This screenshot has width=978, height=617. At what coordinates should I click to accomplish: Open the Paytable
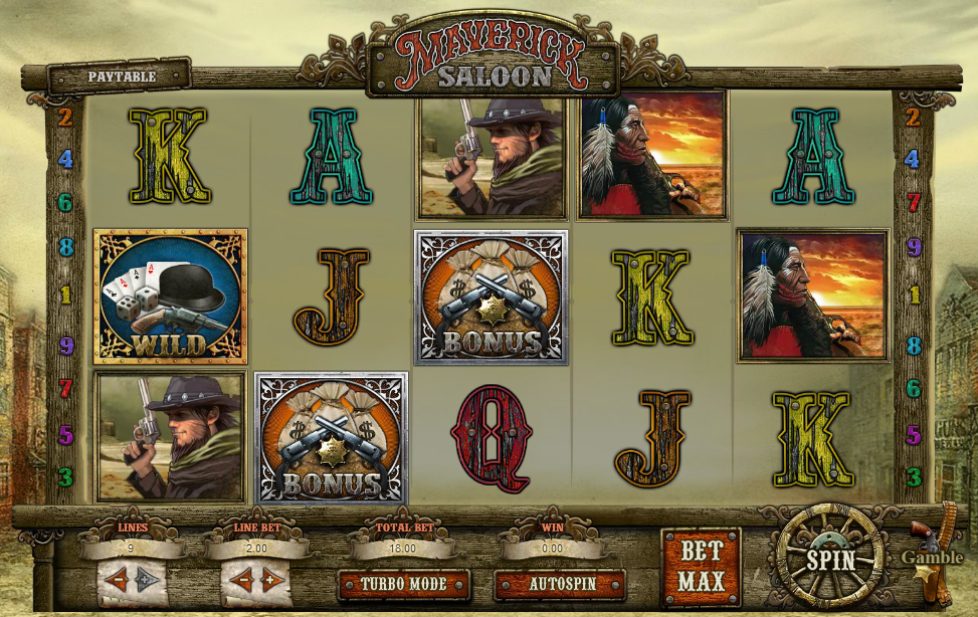pyautogui.click(x=121, y=76)
